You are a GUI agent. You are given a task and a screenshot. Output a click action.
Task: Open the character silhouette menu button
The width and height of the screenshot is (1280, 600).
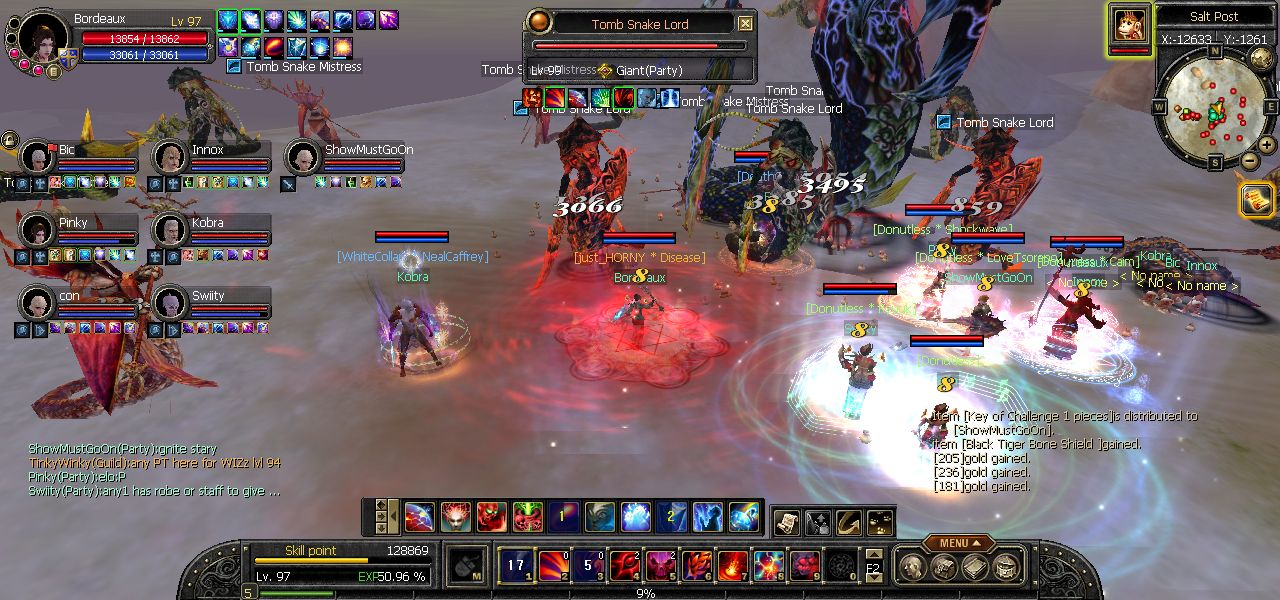click(x=911, y=567)
